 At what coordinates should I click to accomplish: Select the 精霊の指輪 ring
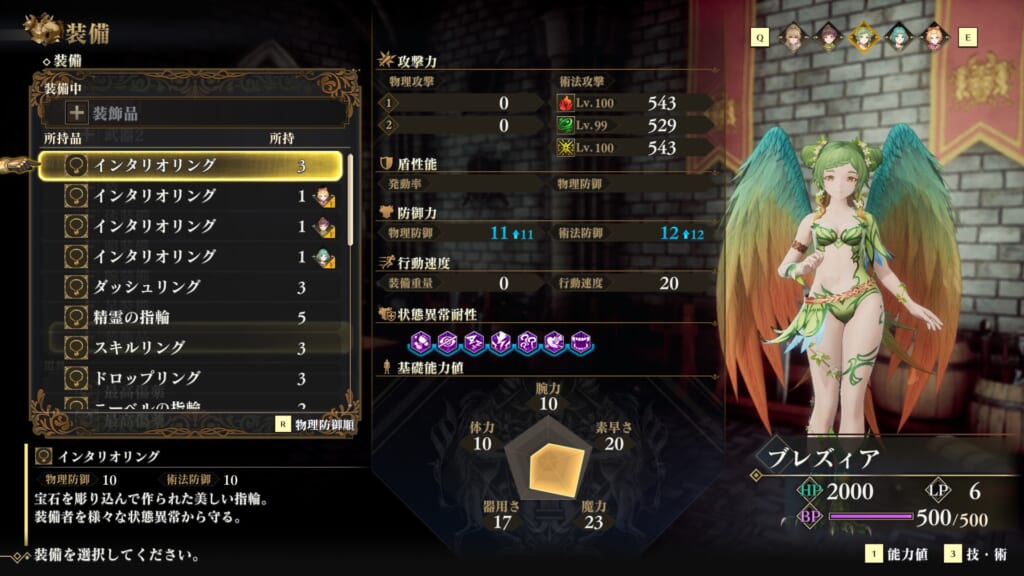(x=190, y=317)
